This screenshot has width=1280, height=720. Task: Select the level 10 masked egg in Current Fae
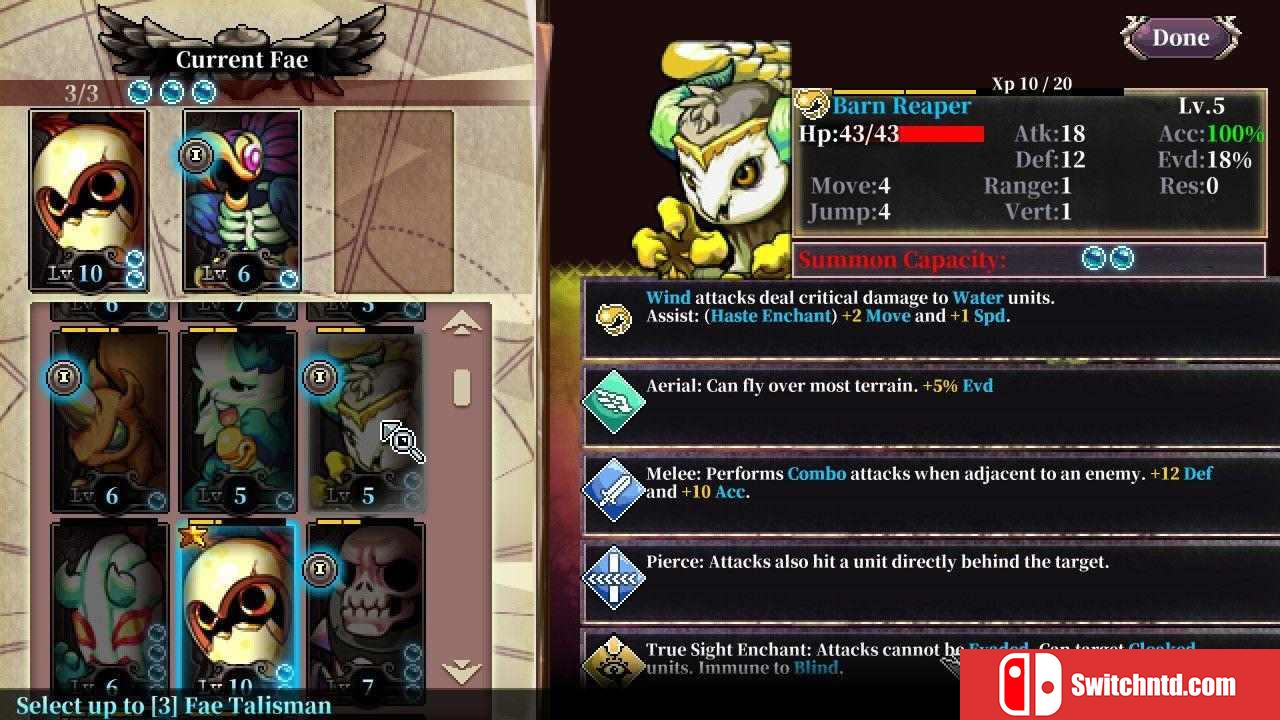pos(89,200)
